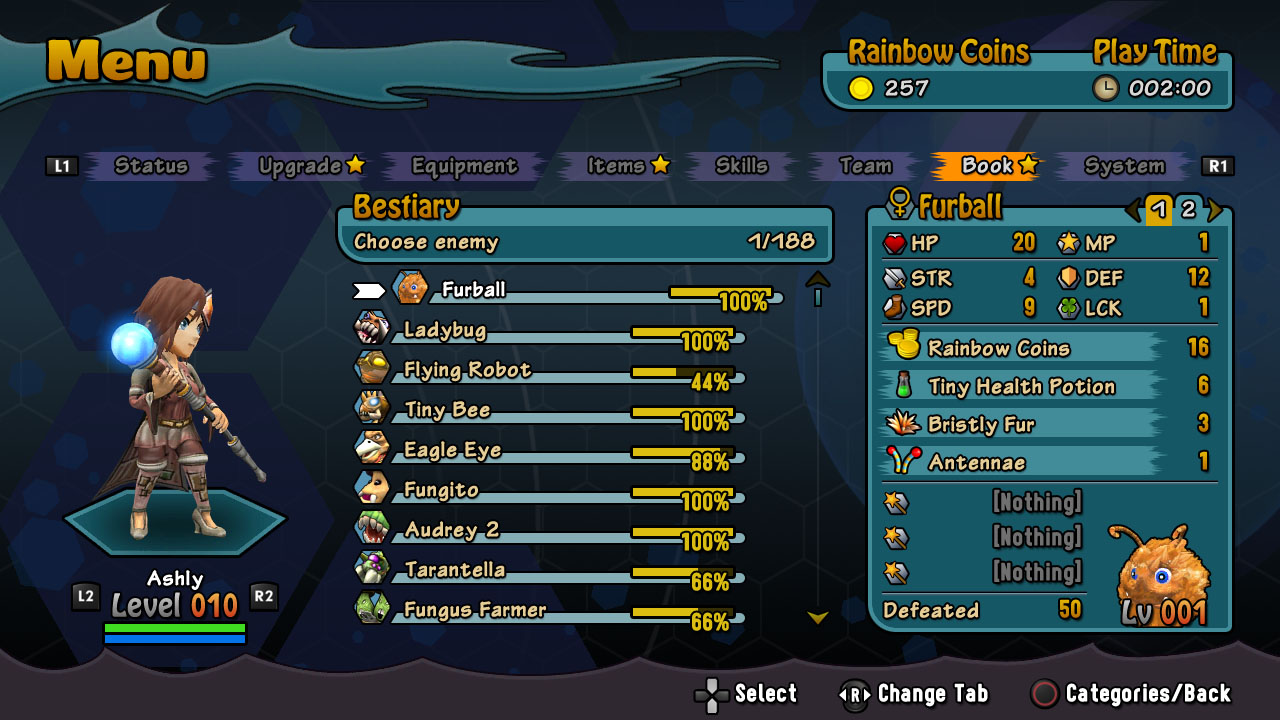
Task: Pick Tiny Bee from the enemy list
Action: 447,410
